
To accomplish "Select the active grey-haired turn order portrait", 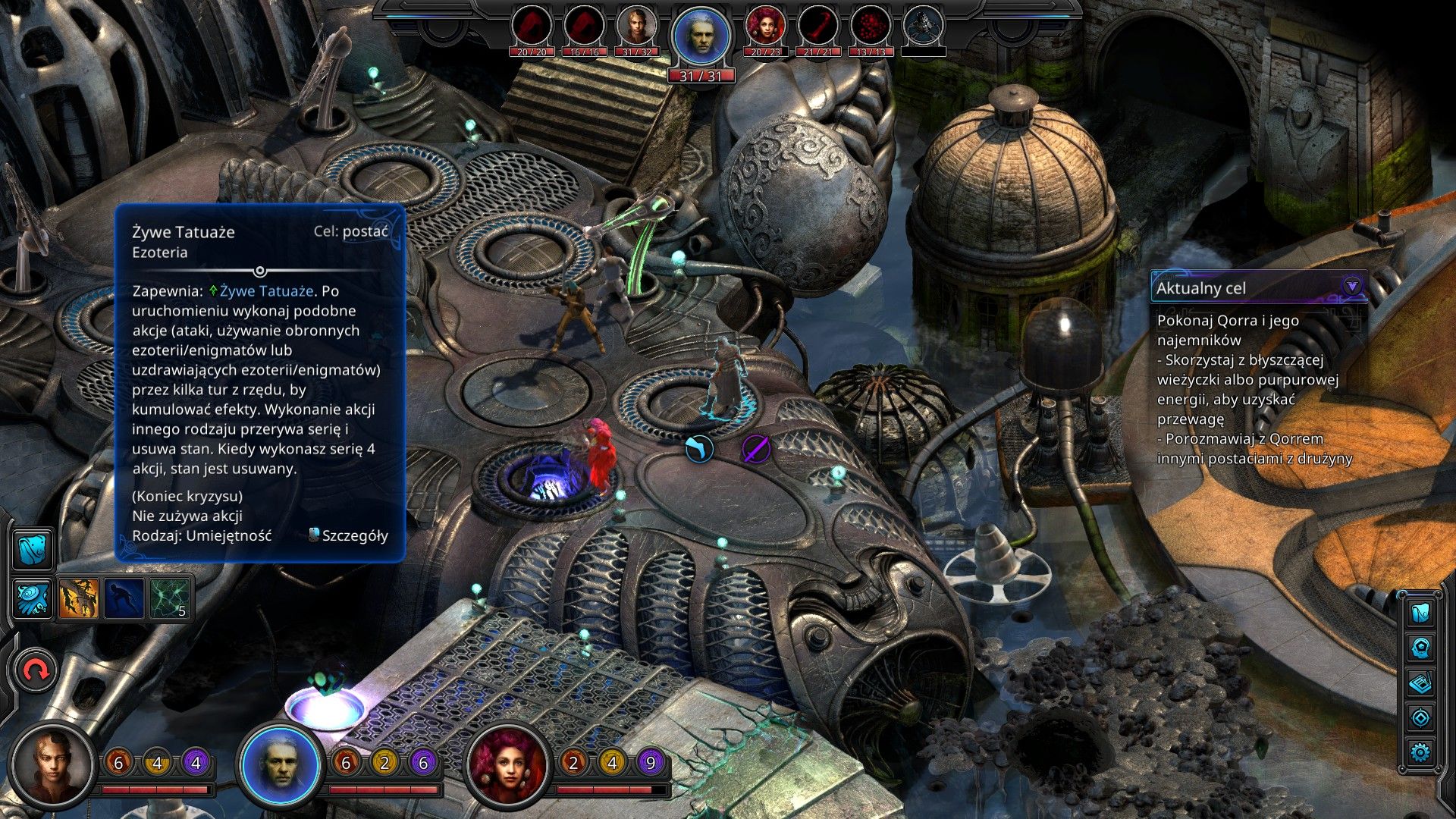I will click(x=701, y=36).
